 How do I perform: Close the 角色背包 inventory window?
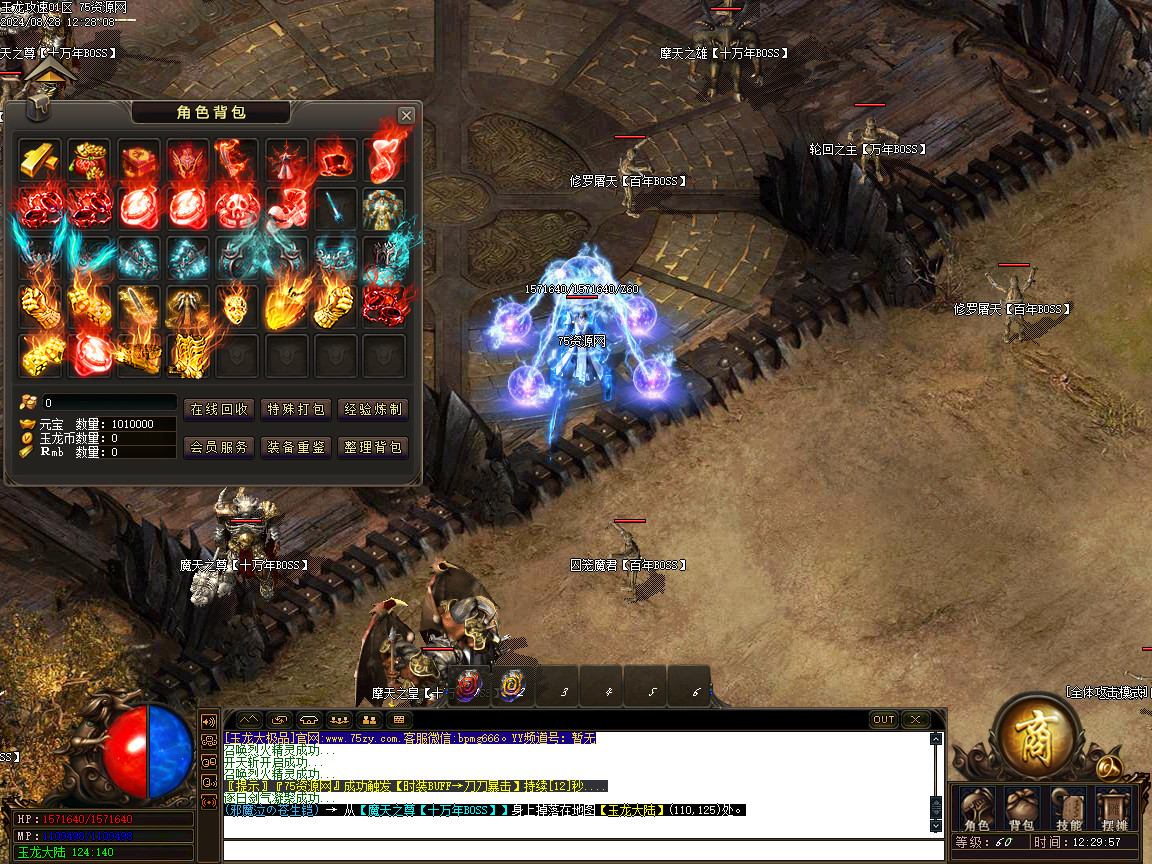point(406,115)
